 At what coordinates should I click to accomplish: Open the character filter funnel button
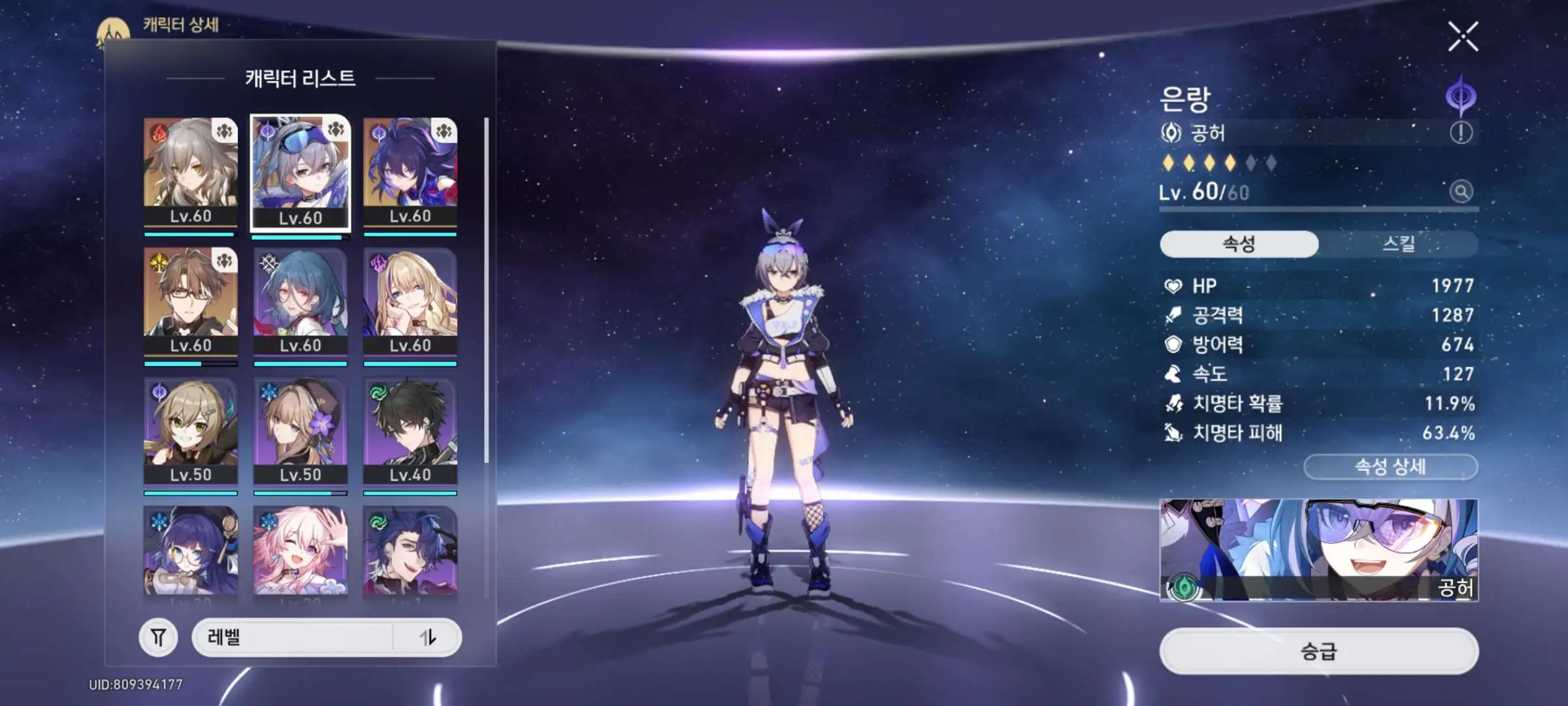158,637
